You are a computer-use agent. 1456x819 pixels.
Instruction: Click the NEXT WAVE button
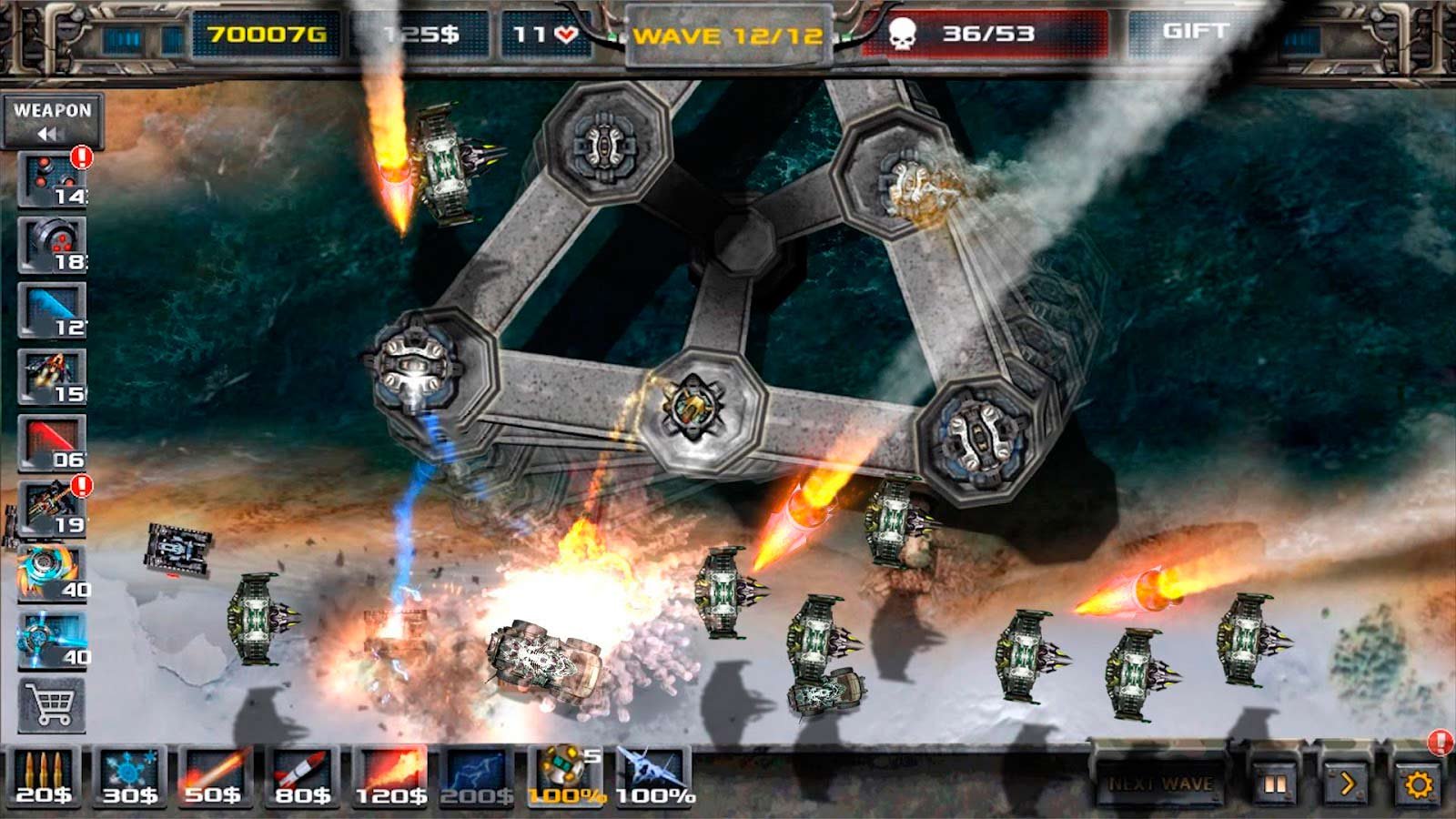click(x=1159, y=784)
